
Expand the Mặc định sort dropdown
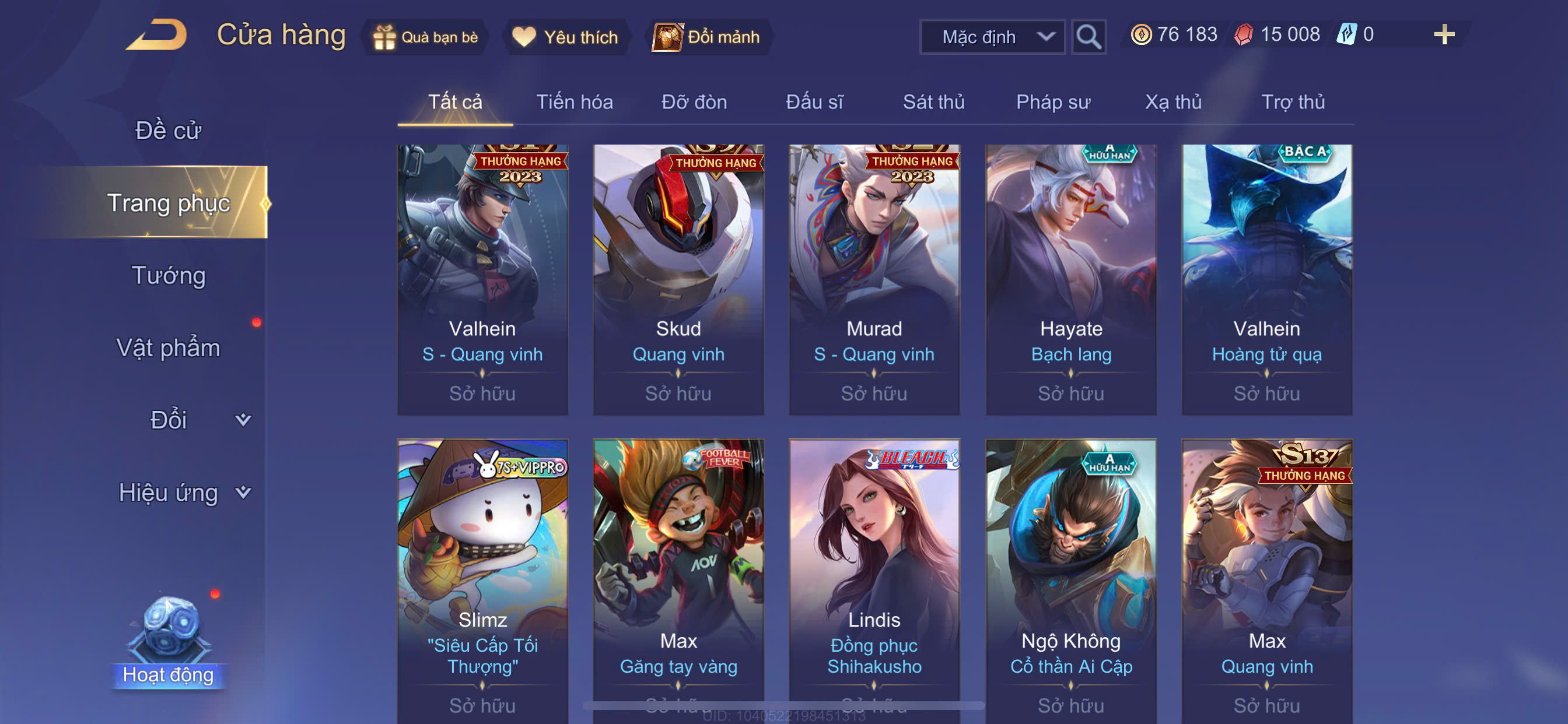[992, 37]
